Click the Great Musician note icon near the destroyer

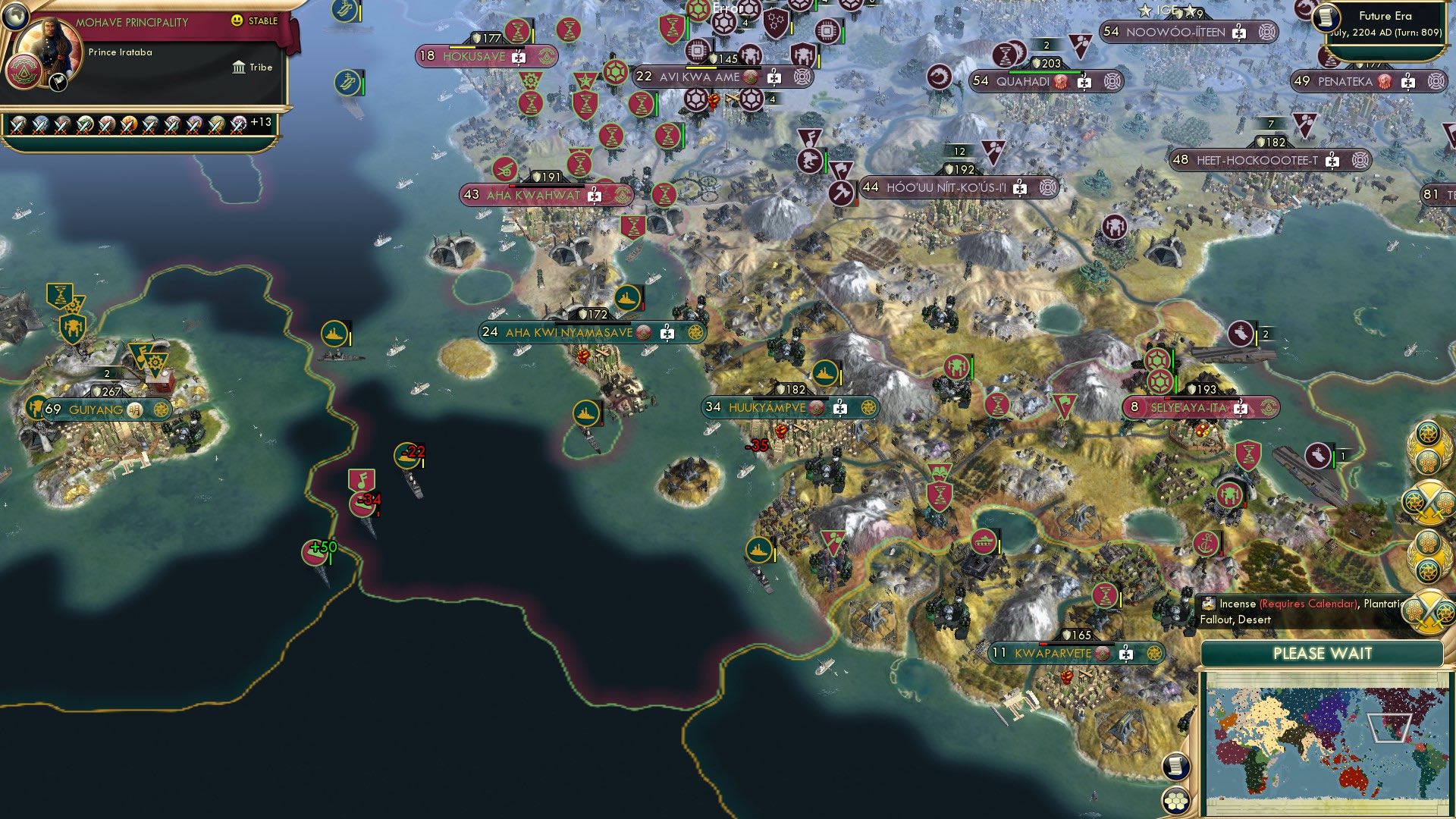362,480
